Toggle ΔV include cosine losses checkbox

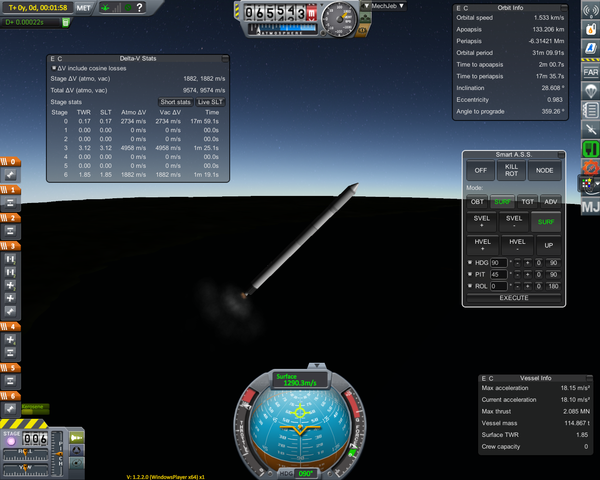click(54, 68)
